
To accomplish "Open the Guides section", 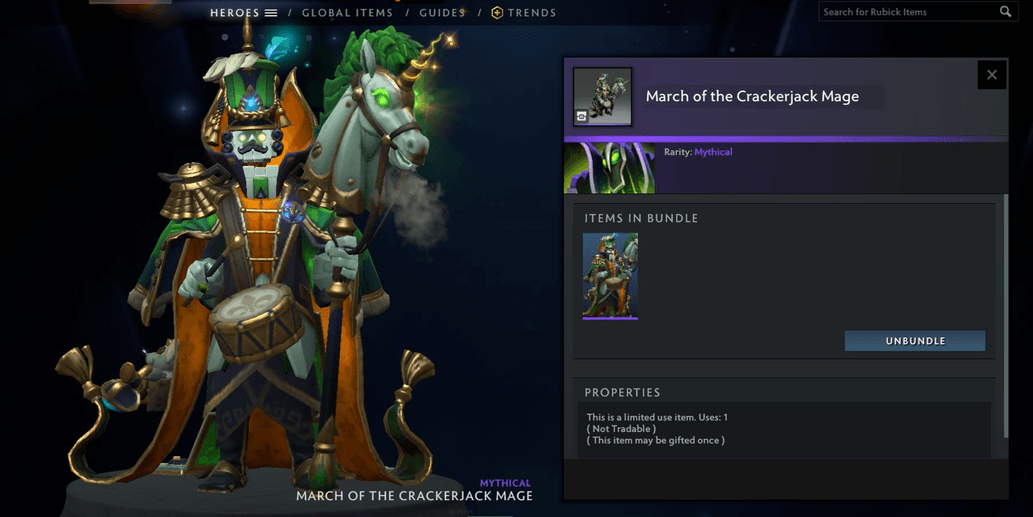I will pyautogui.click(x=442, y=13).
